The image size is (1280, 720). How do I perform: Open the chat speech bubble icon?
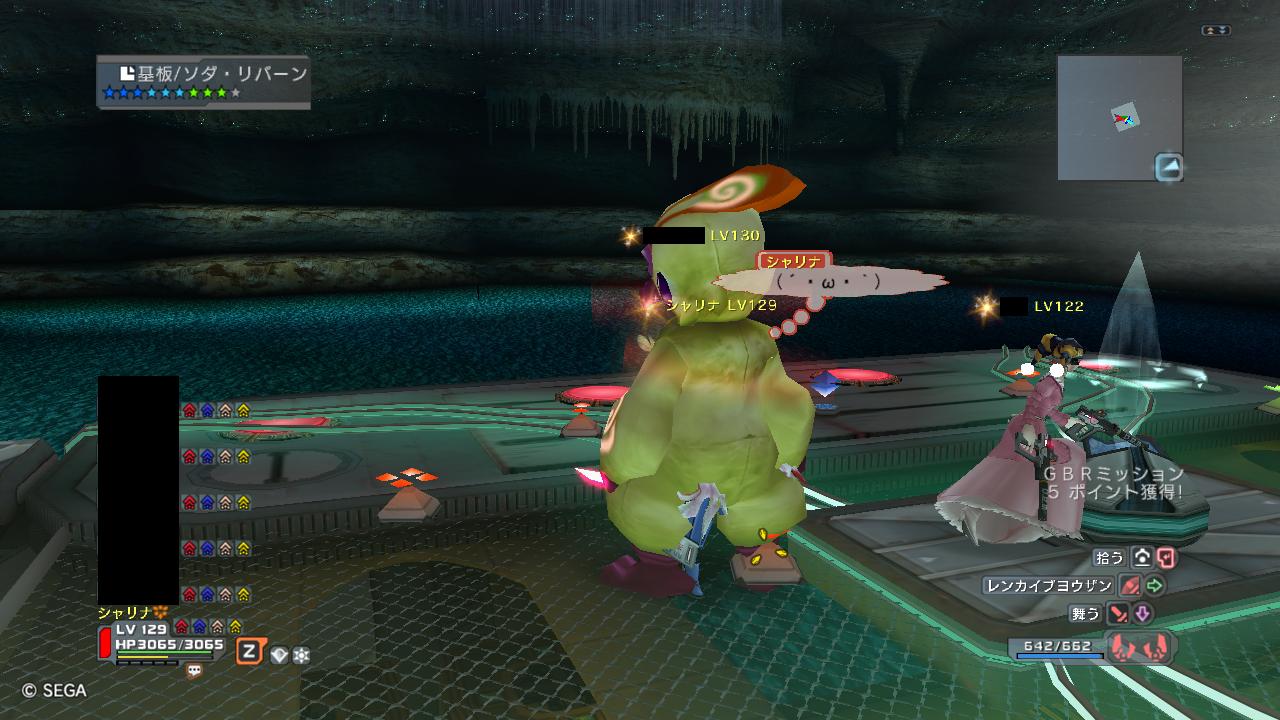click(194, 672)
